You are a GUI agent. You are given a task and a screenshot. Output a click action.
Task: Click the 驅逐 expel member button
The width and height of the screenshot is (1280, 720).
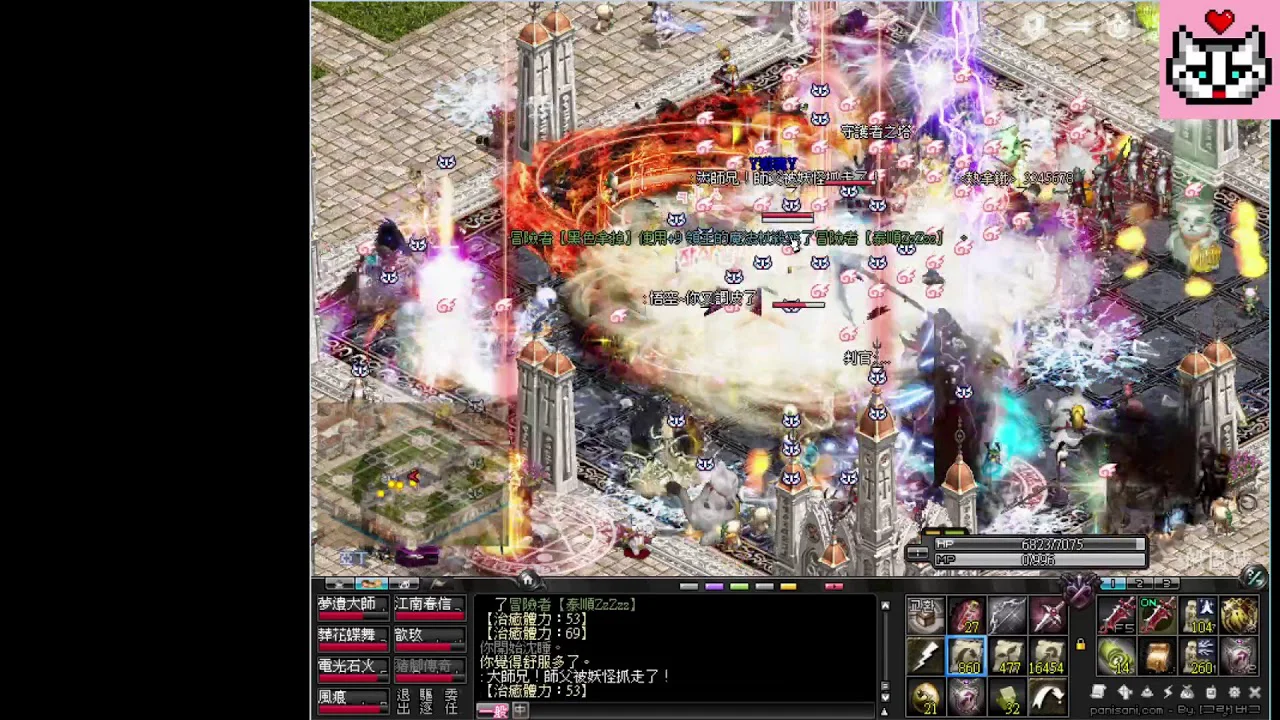427,701
